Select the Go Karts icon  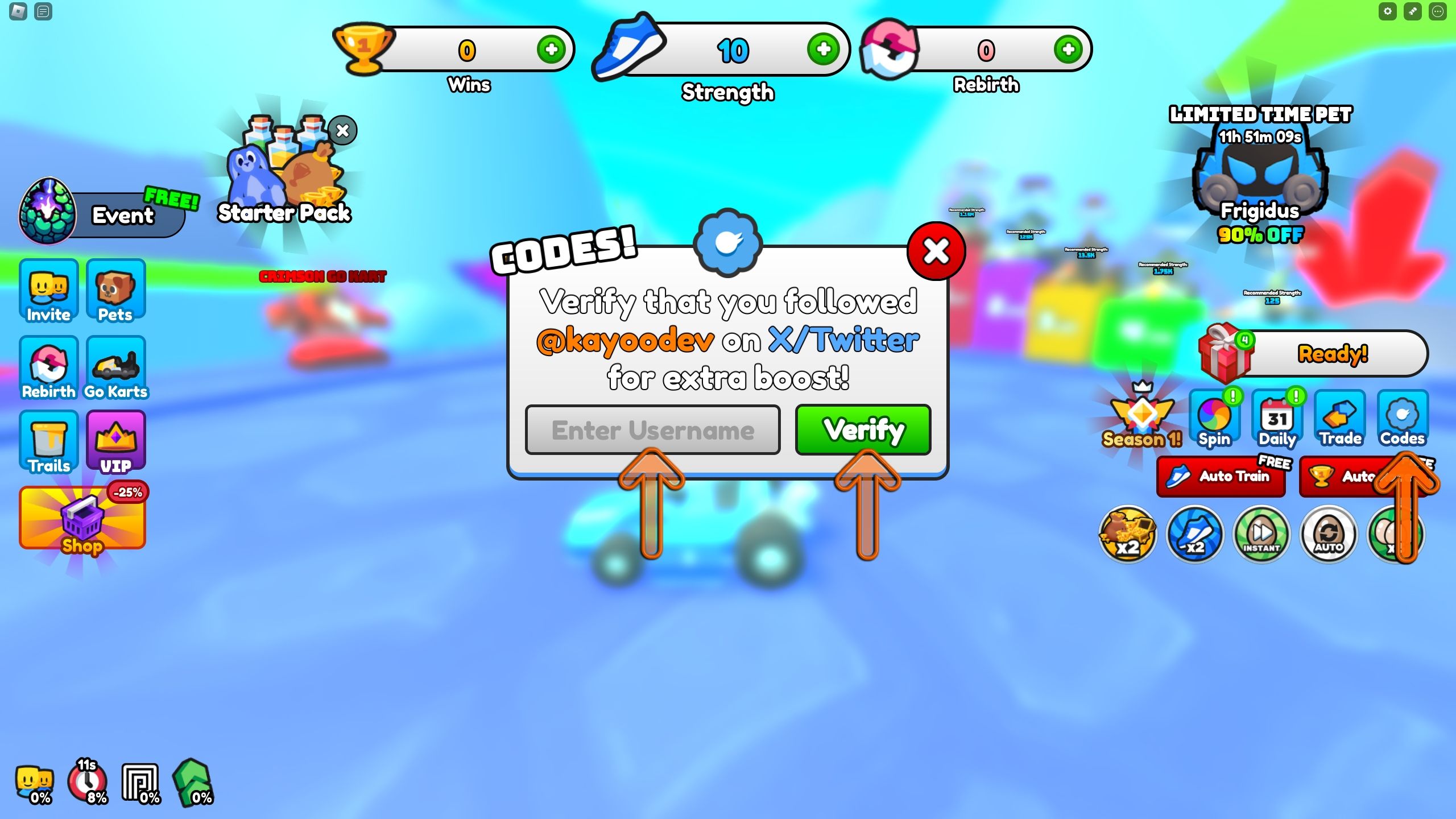[x=115, y=369]
